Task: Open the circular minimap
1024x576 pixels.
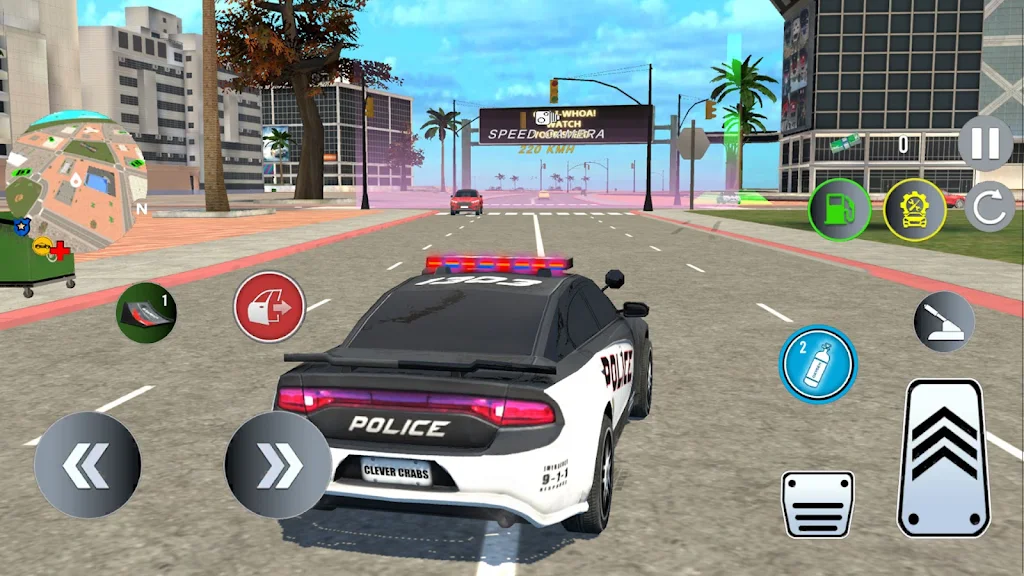Action: (x=76, y=179)
